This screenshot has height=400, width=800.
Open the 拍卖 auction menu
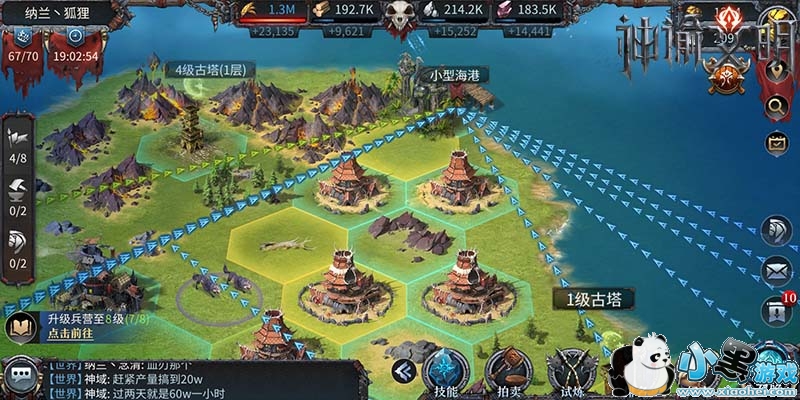508,376
